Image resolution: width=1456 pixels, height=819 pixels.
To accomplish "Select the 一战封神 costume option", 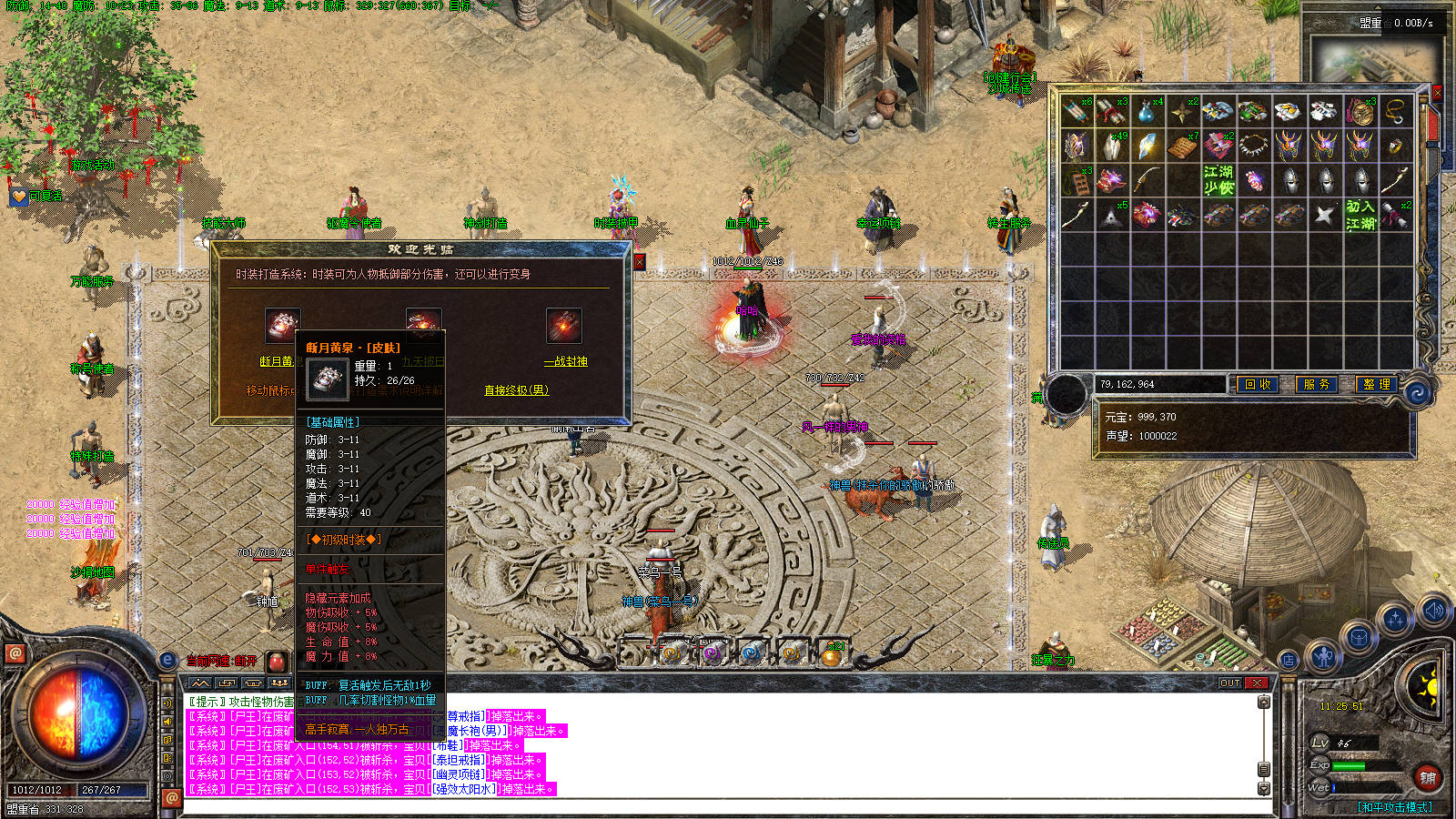I will coord(565,361).
